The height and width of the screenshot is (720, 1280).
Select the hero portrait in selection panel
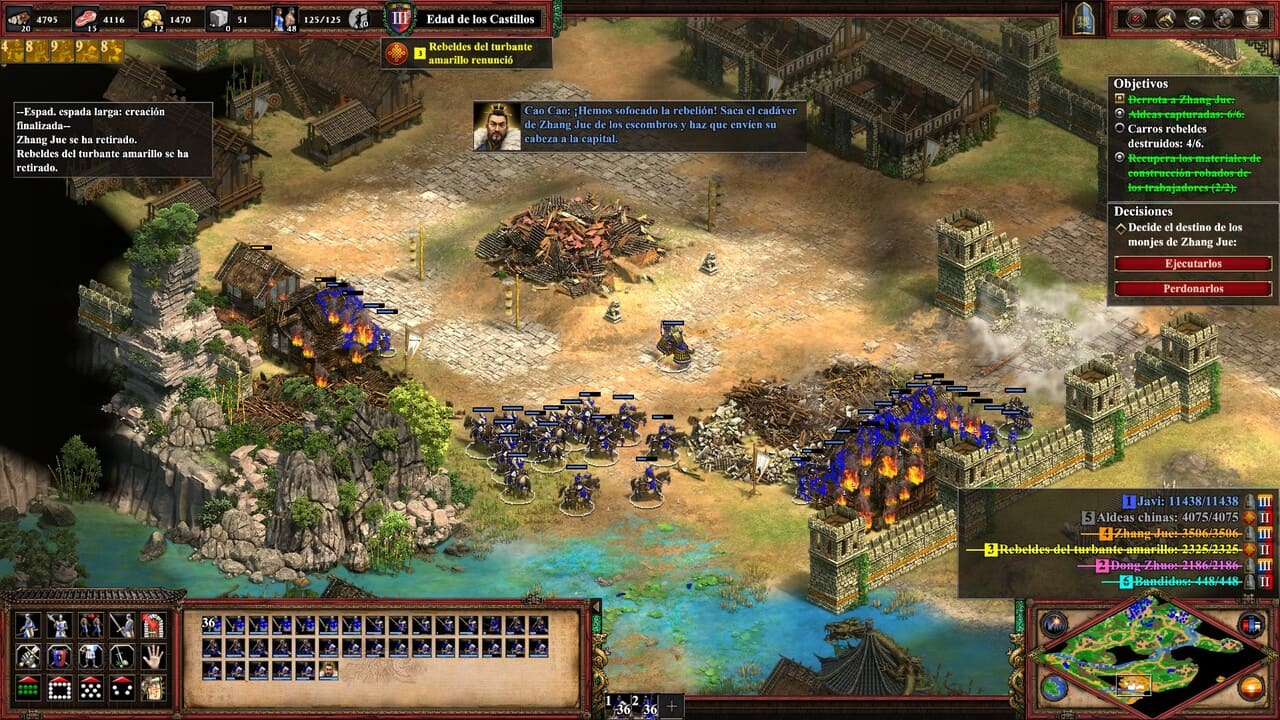coord(328,671)
